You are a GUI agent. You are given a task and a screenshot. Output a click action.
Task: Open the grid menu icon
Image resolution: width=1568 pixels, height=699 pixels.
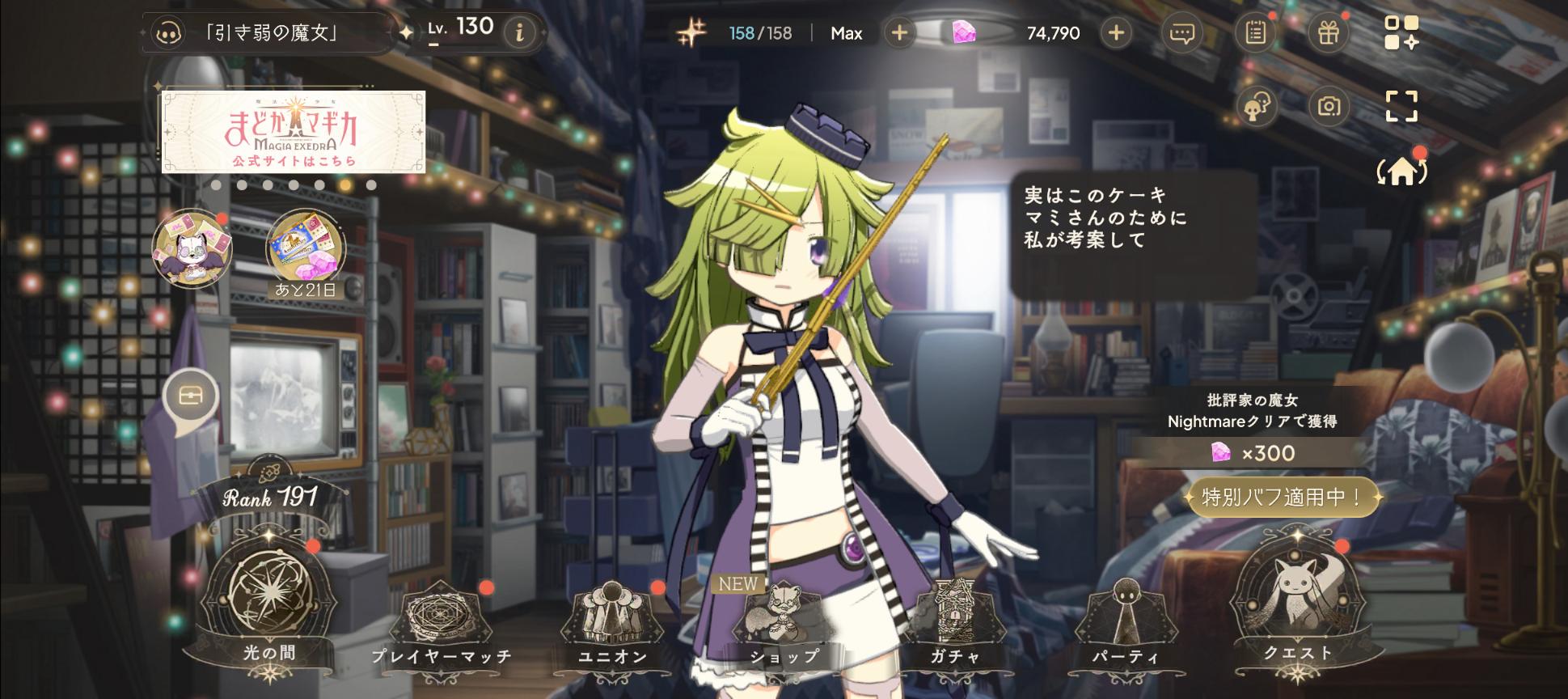(1401, 33)
